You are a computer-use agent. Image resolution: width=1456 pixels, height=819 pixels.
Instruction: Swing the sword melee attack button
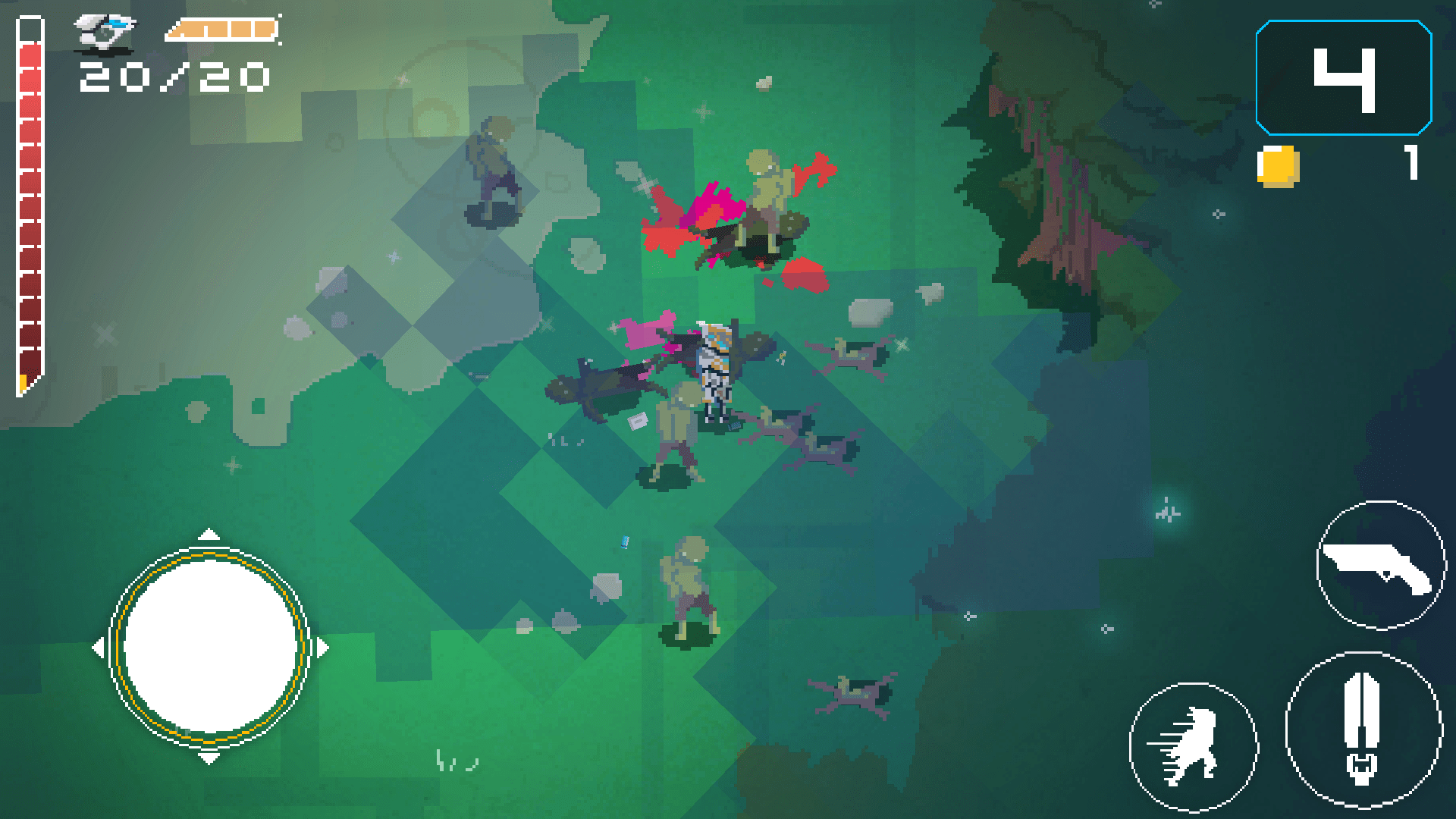click(1363, 730)
